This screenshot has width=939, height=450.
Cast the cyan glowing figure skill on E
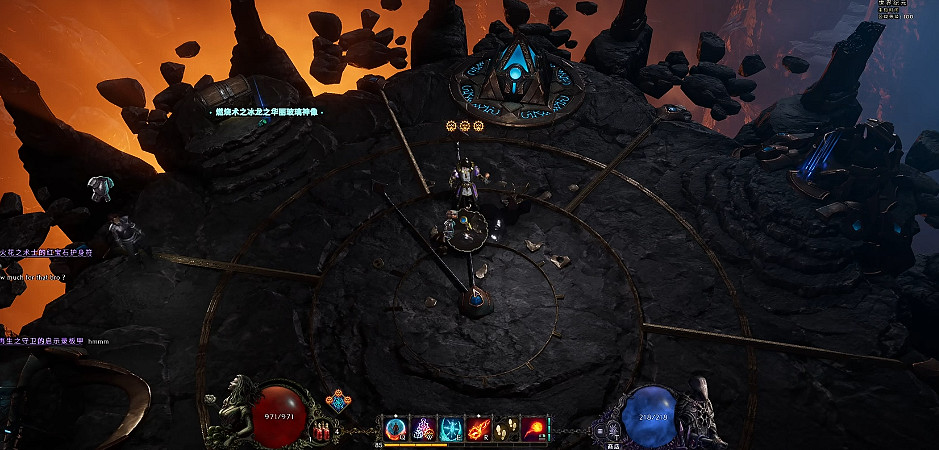pyautogui.click(x=452, y=430)
